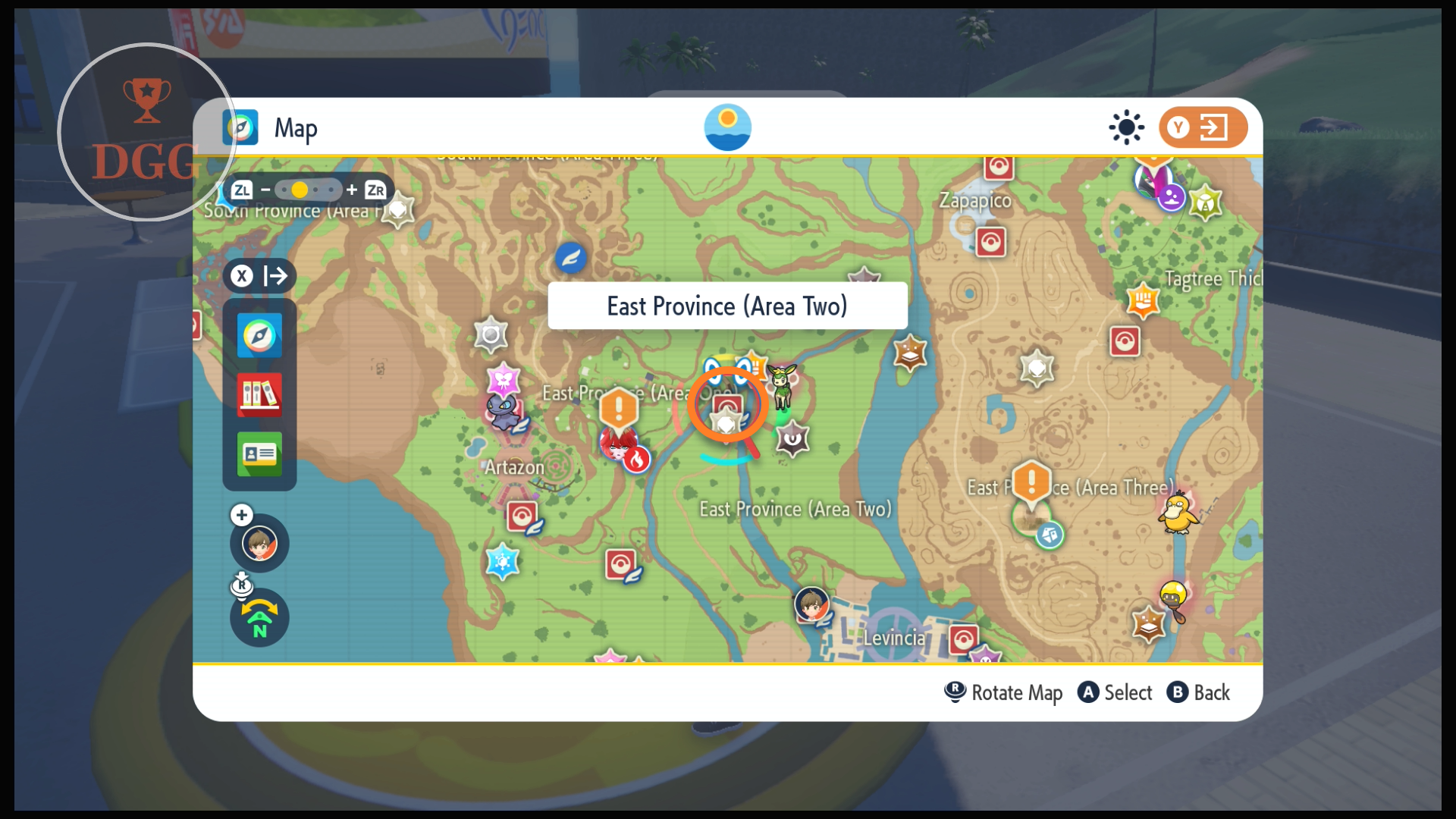Click the Zapapico Pokémon Center marker
This screenshot has height=819, width=1456.
(x=990, y=243)
